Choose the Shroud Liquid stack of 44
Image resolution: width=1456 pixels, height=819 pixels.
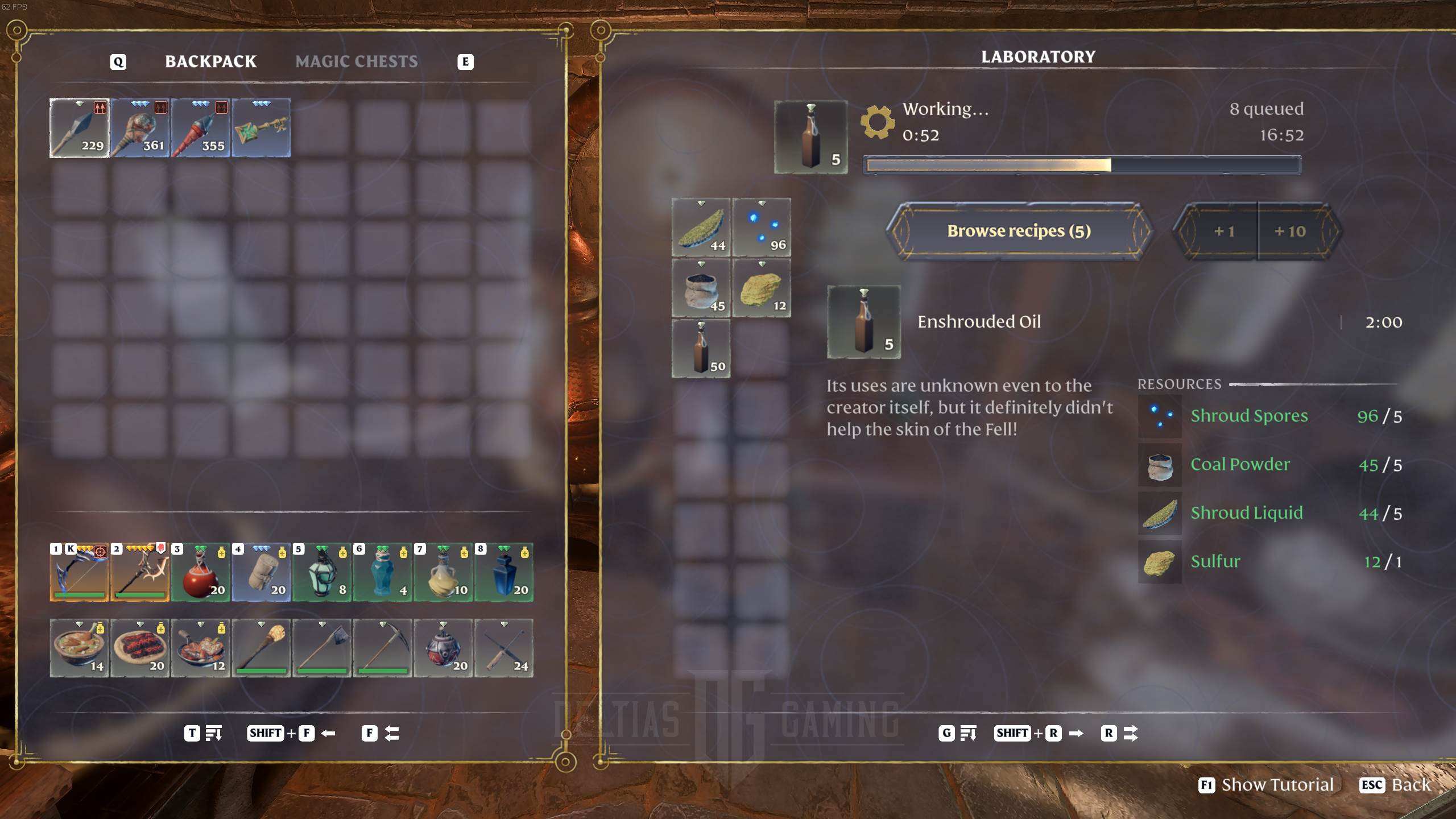tap(701, 227)
